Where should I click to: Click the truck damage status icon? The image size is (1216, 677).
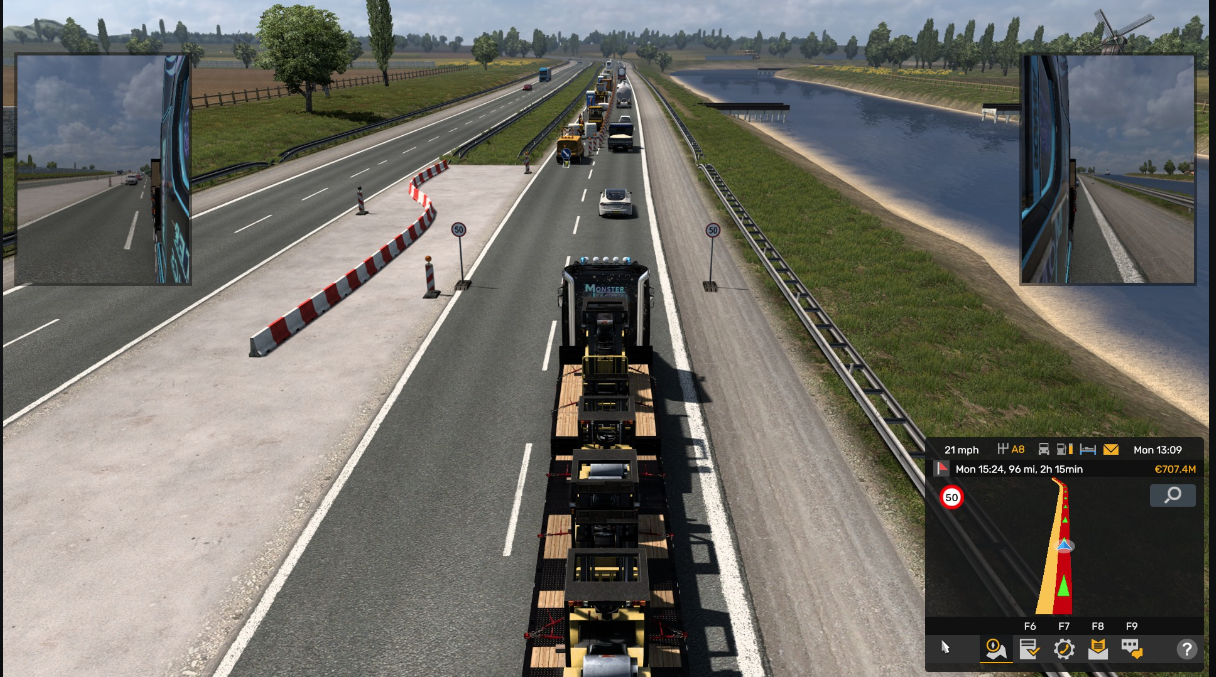point(1044,450)
